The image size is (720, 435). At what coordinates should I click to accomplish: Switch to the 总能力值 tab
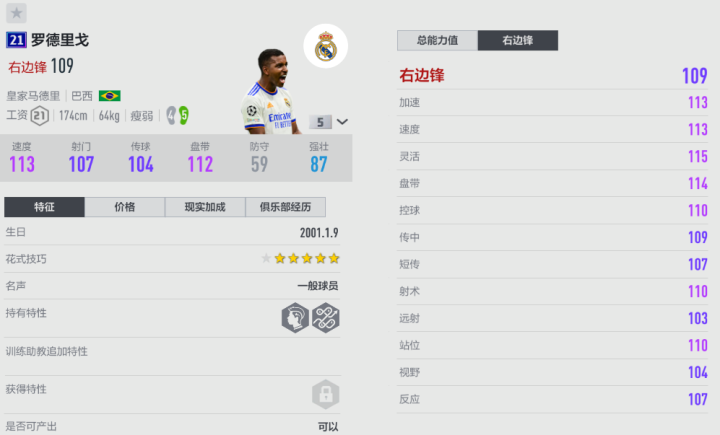[437, 41]
